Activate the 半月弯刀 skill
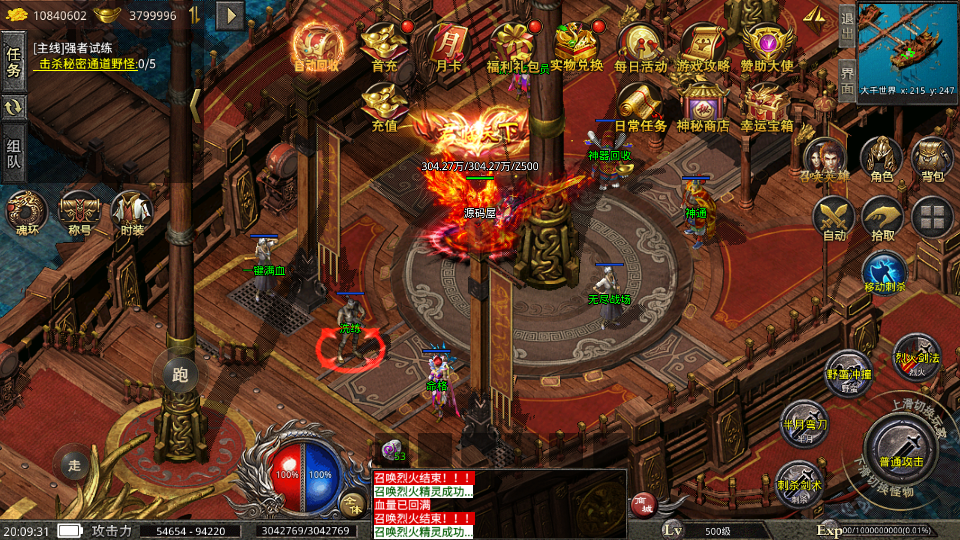 pos(805,421)
